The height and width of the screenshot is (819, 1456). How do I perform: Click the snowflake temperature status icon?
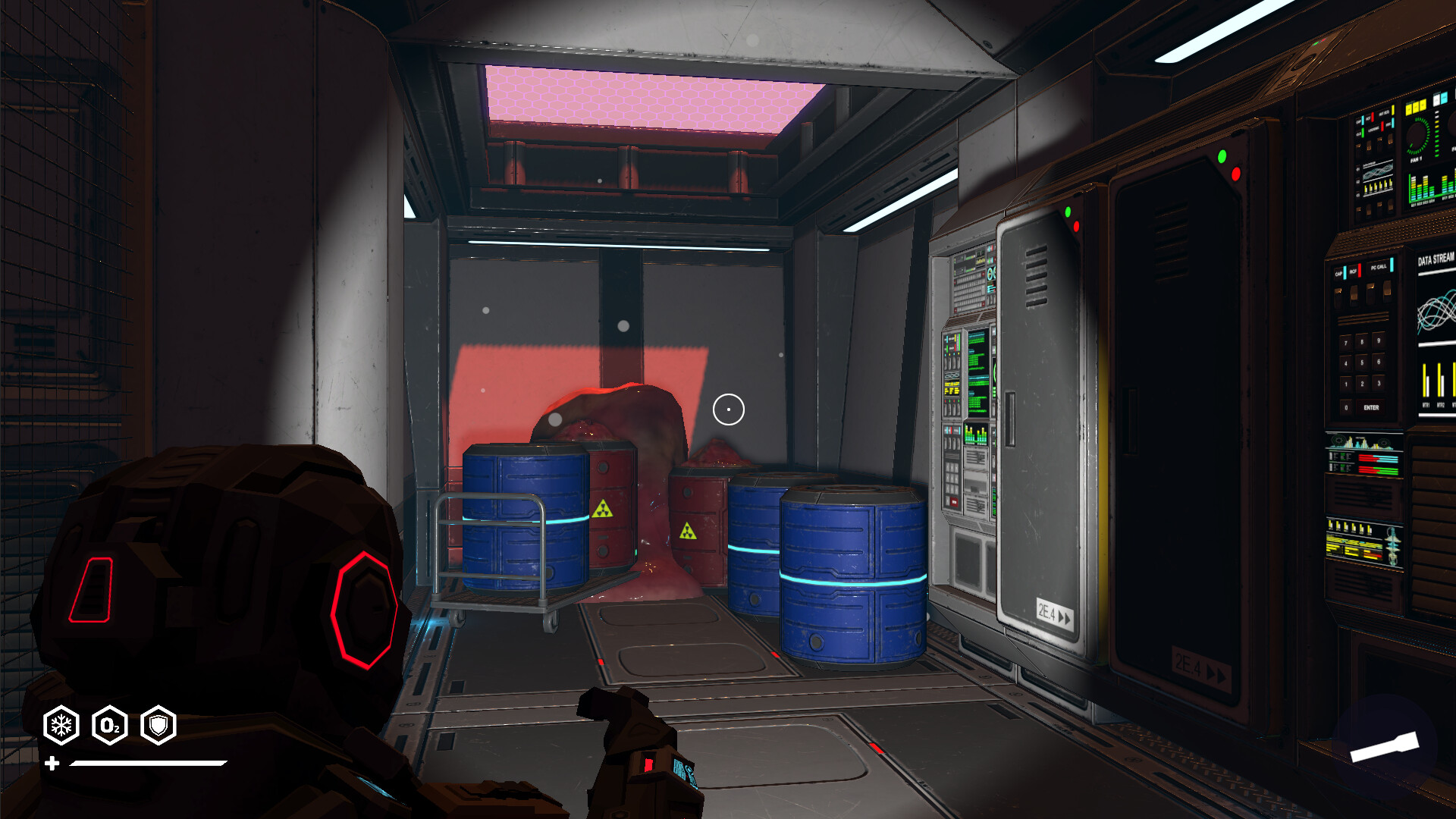[63, 724]
